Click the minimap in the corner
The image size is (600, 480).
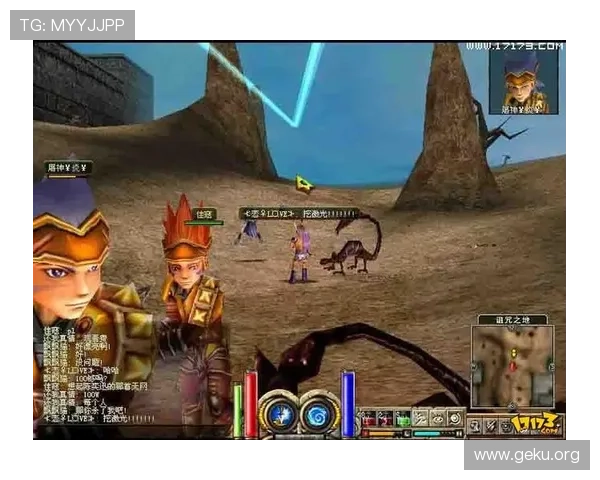click(514, 369)
